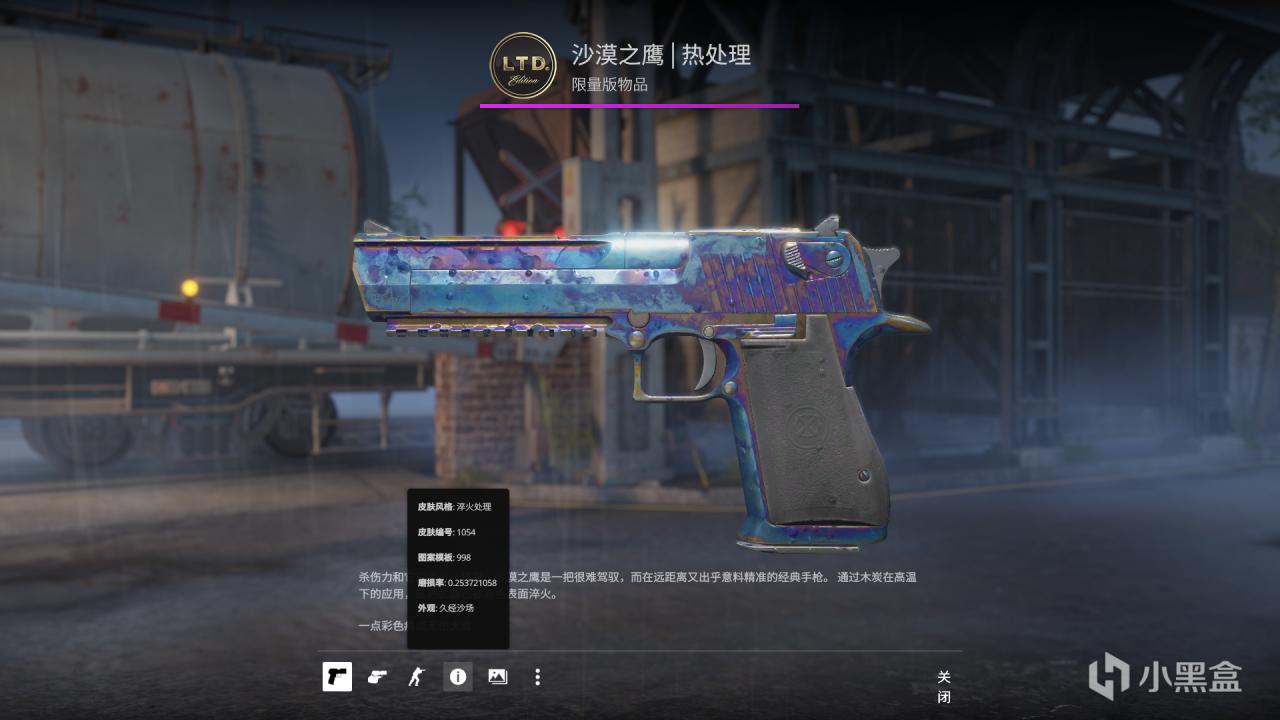Screen dimensions: 1280x720
Task: Select the hand-inspect weapon icon
Action: [377, 677]
